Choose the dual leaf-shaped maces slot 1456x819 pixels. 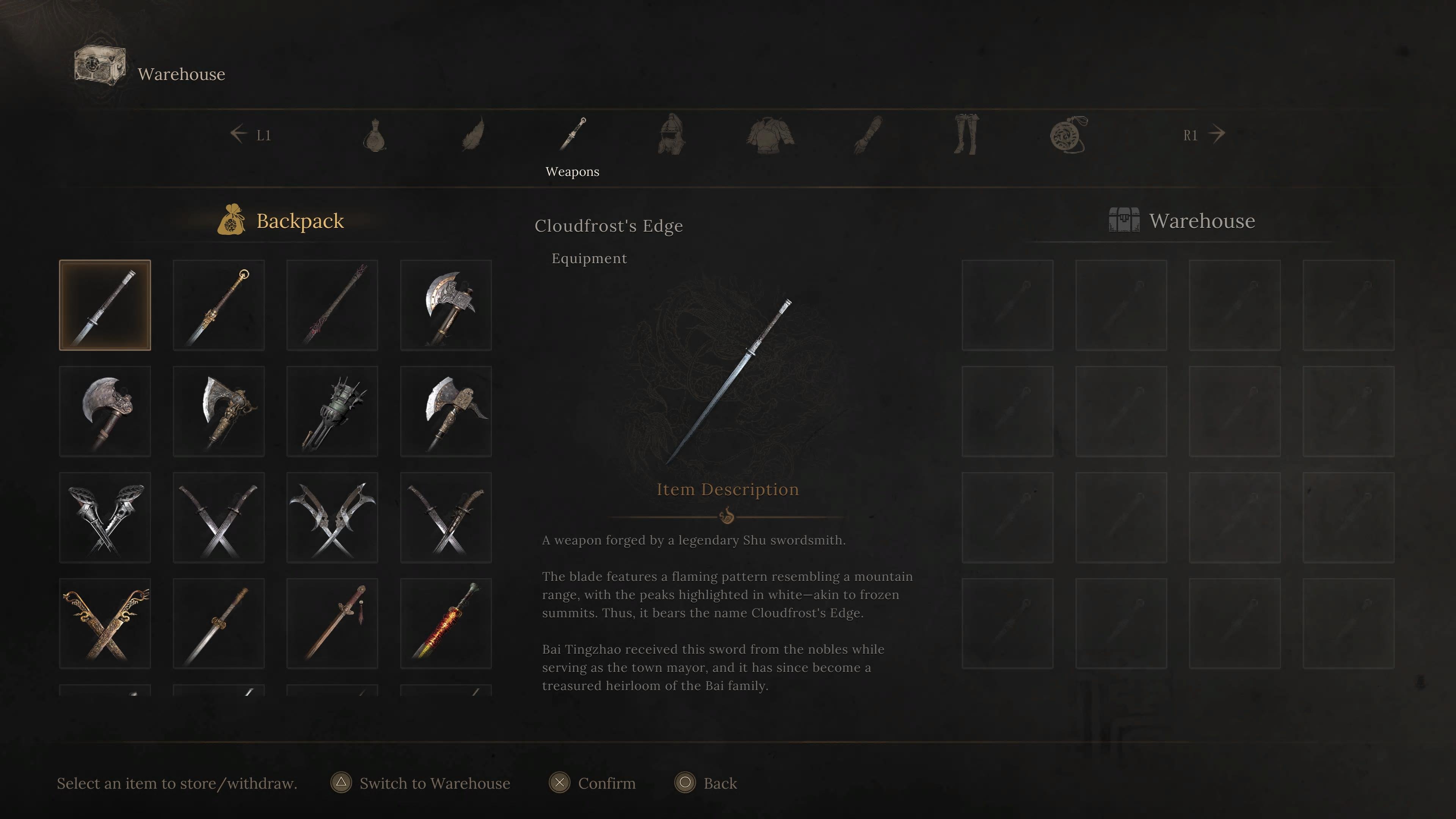click(105, 517)
